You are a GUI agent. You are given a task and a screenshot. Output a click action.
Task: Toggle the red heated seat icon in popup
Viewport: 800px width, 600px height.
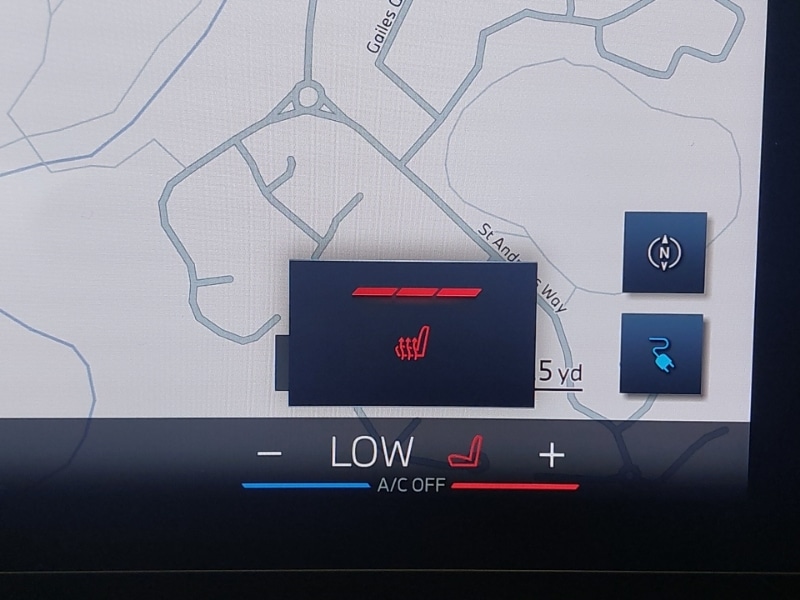[x=412, y=344]
